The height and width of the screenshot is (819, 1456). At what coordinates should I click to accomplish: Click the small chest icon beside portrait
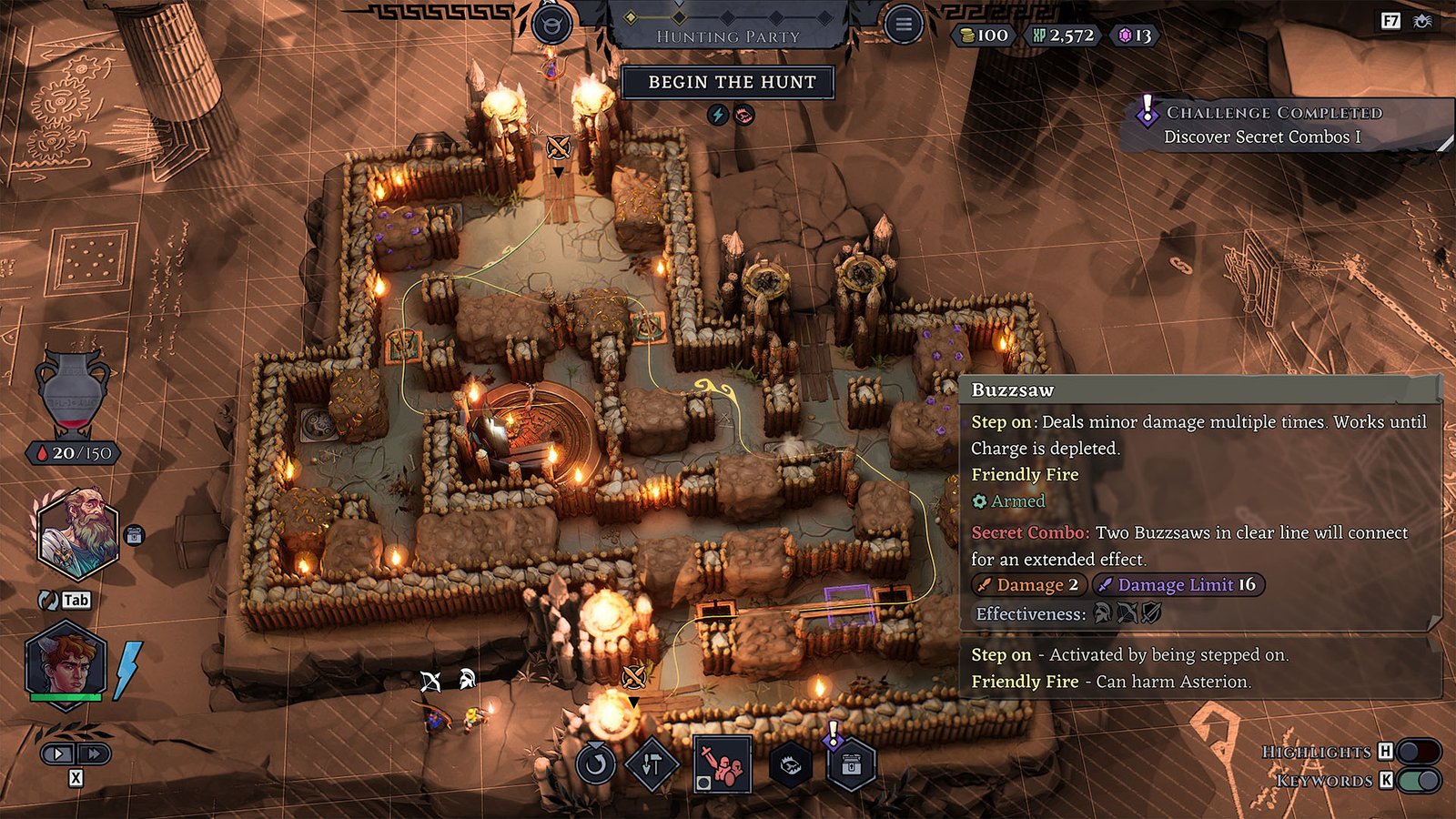coord(134,535)
